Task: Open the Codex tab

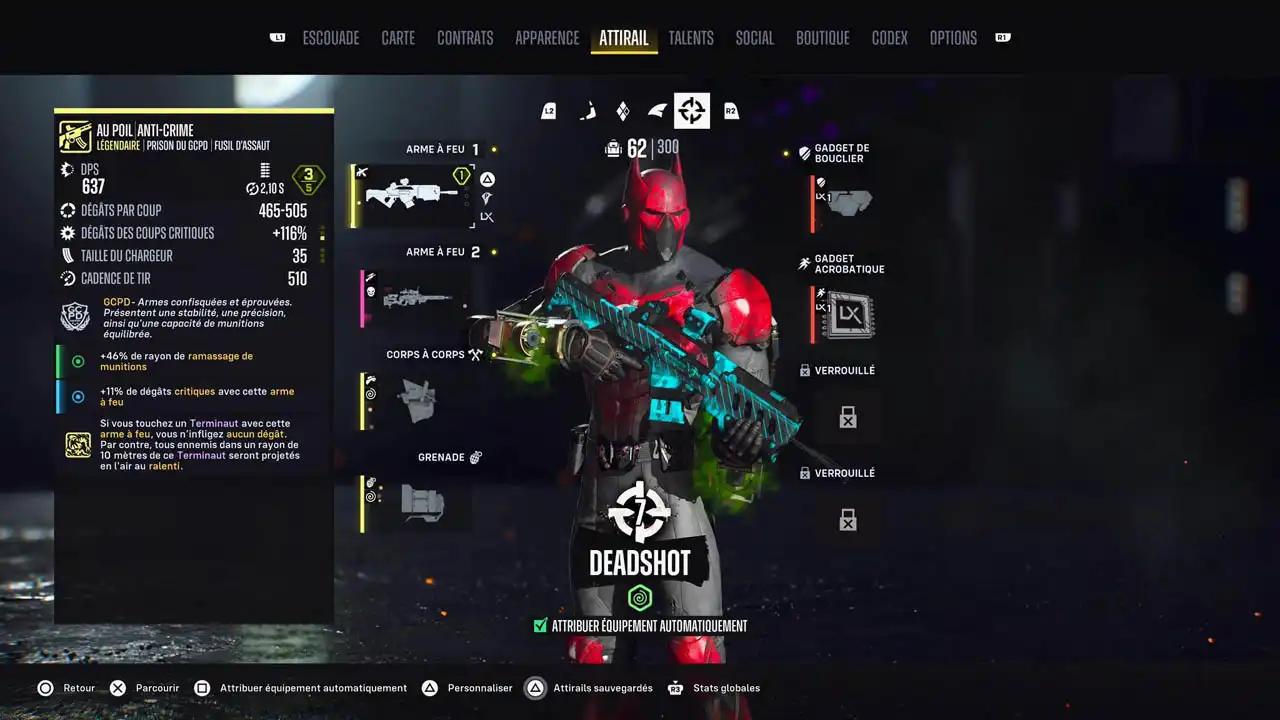Action: 889,38
